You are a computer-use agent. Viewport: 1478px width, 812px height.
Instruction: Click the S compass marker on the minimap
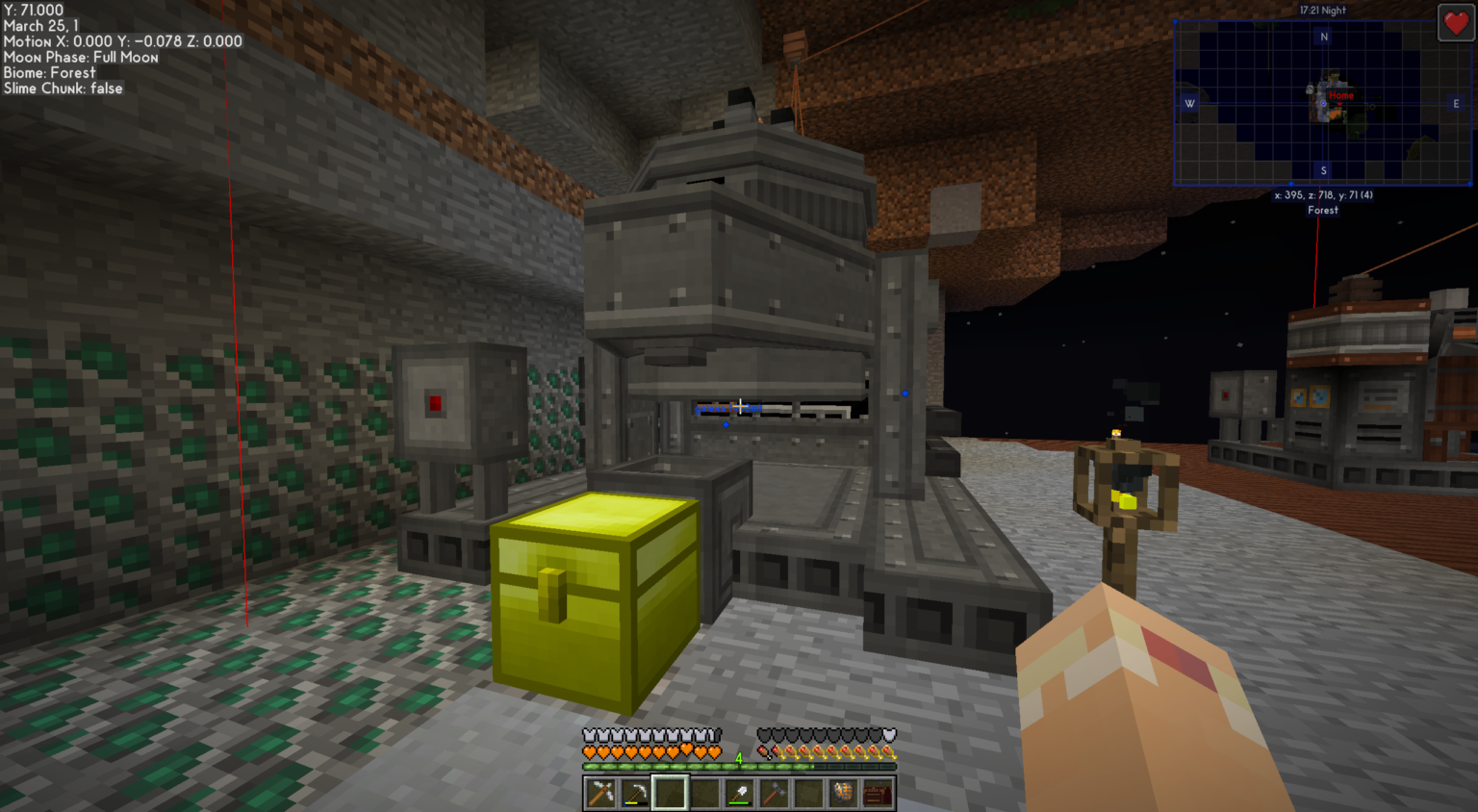[1323, 169]
